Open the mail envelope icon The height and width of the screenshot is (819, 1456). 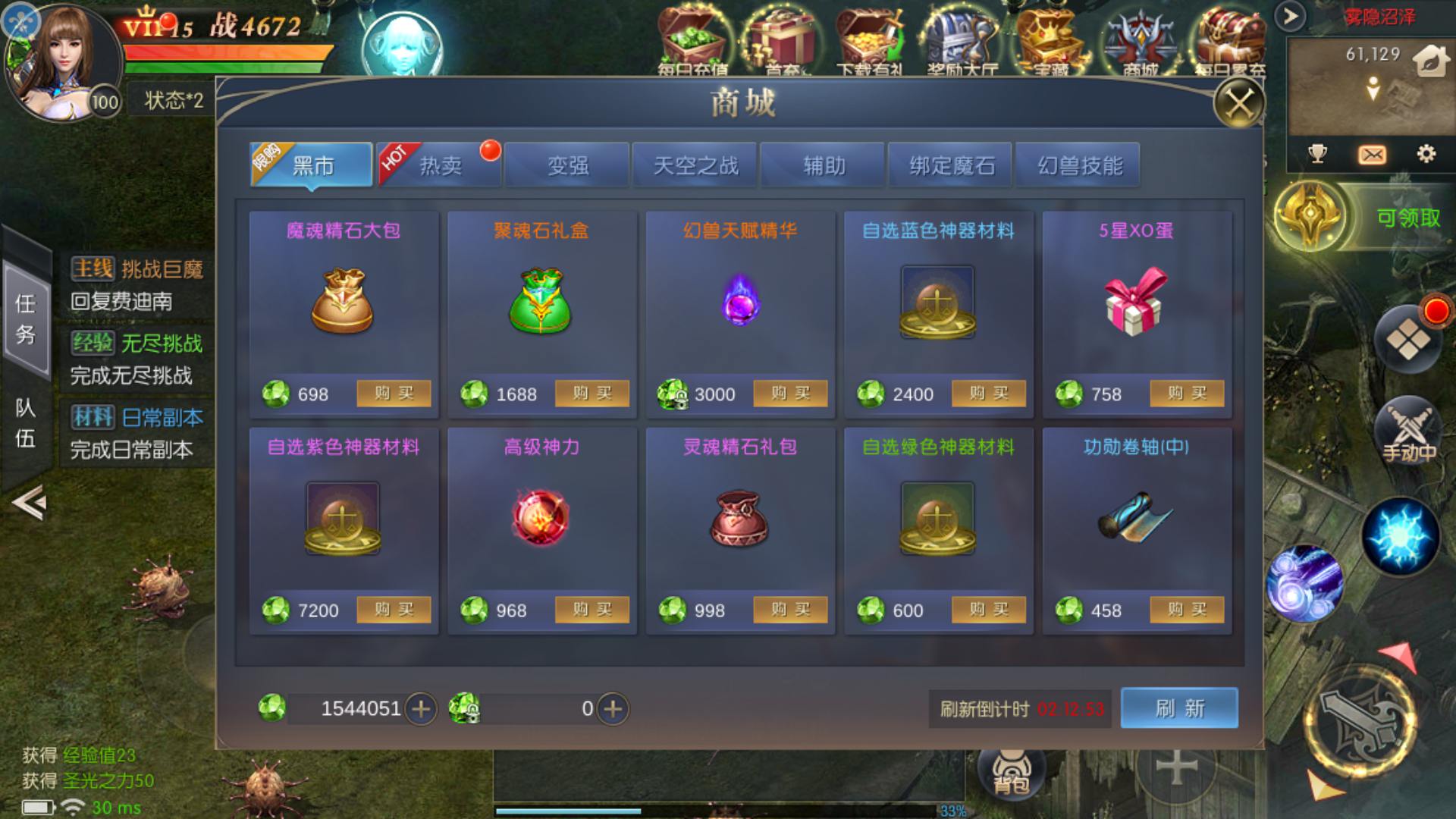point(1374,155)
